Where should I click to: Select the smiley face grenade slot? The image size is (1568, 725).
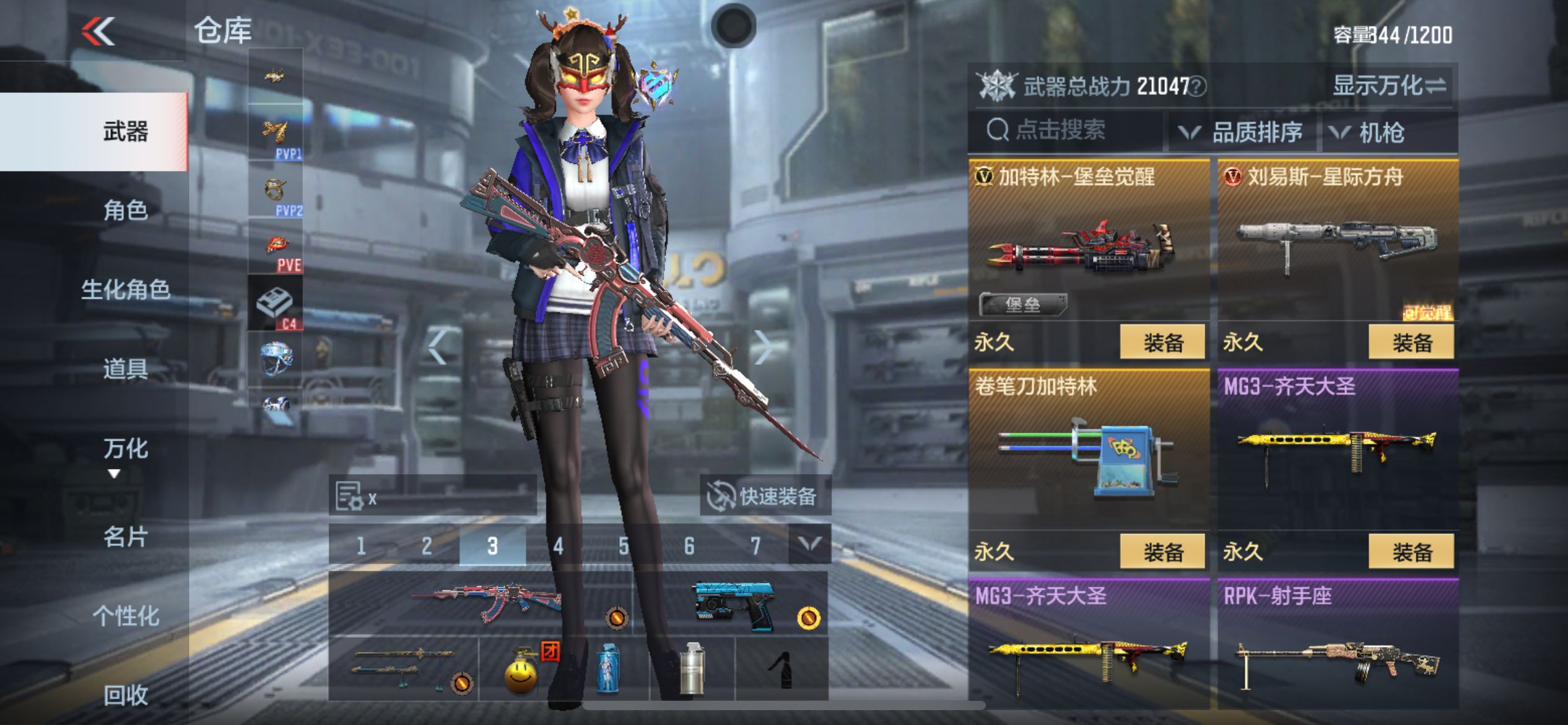[521, 669]
